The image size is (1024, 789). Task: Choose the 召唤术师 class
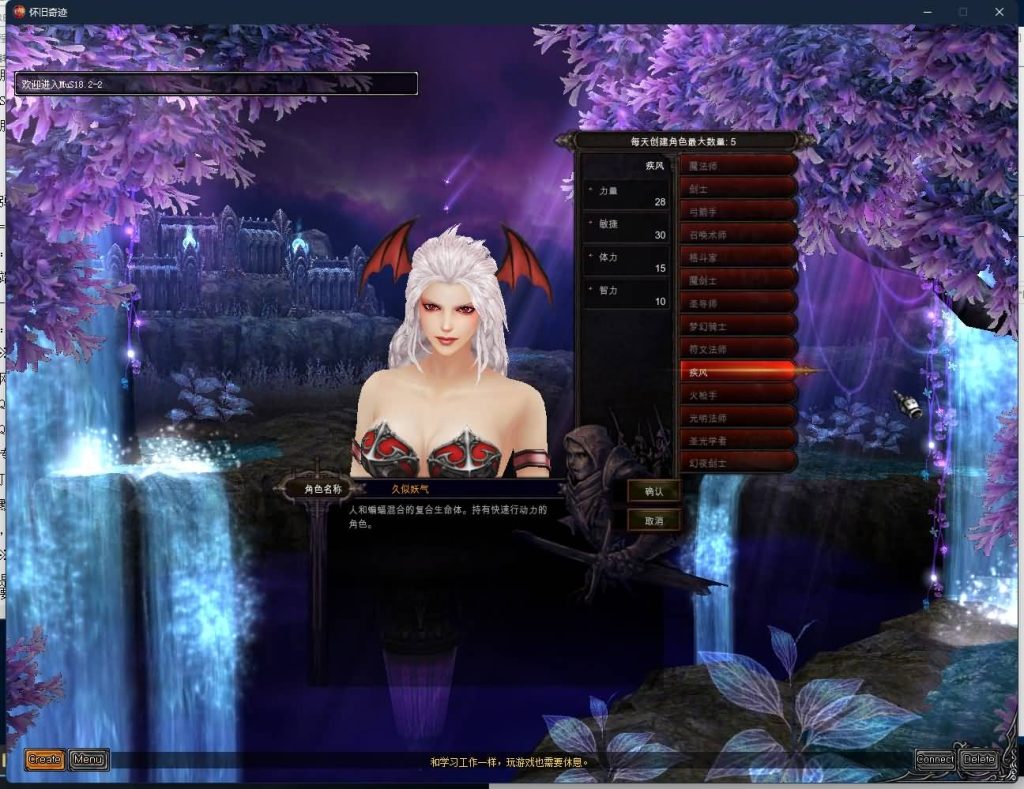coord(738,234)
